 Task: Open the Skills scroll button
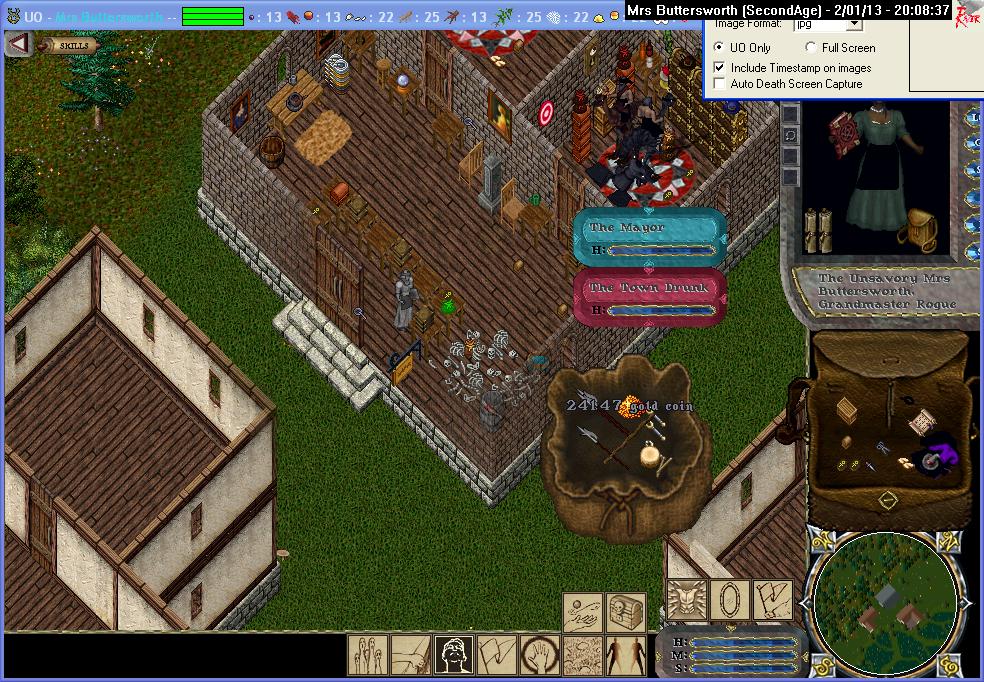point(69,45)
